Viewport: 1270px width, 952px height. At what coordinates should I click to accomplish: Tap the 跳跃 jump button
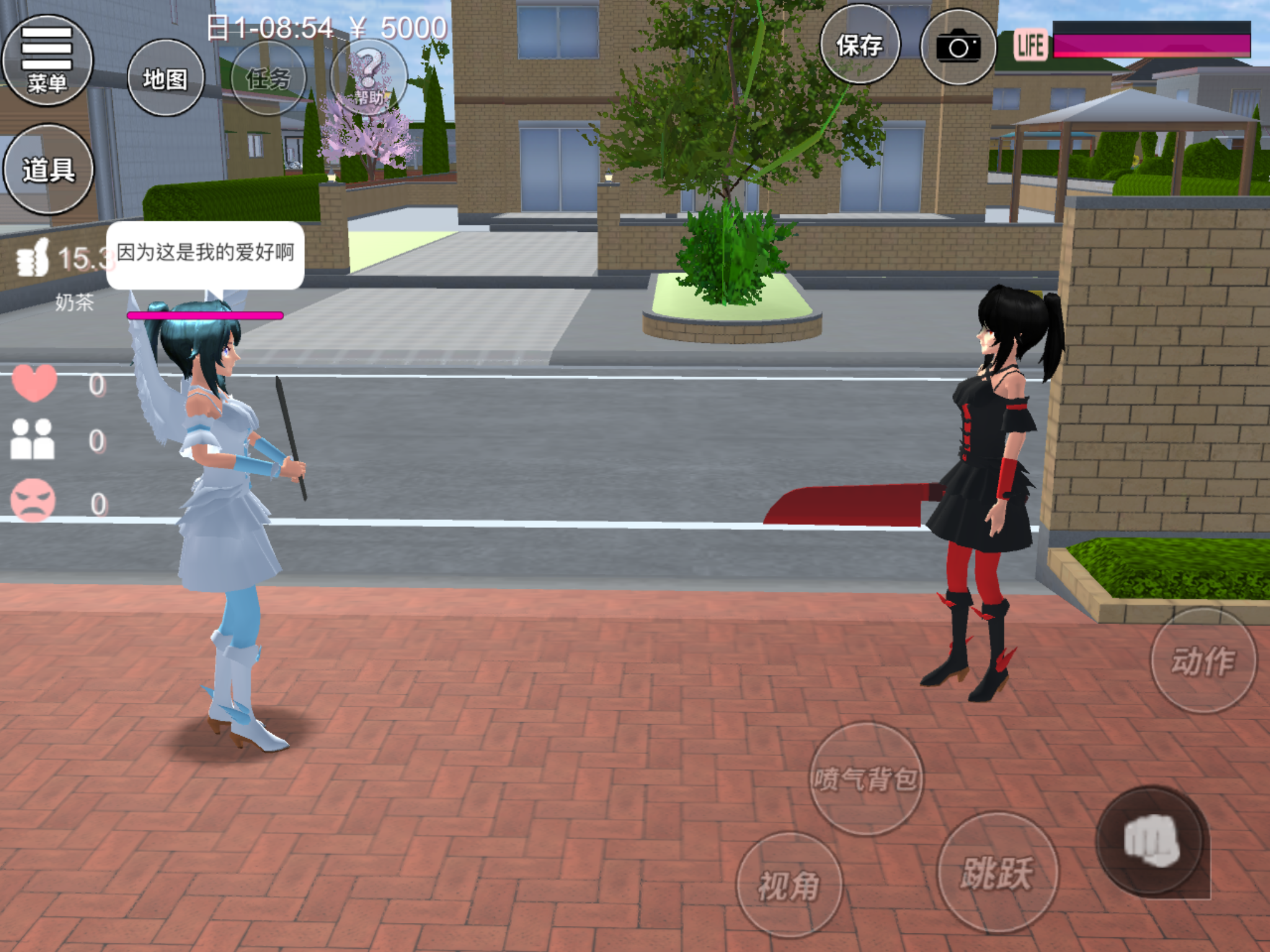[997, 873]
